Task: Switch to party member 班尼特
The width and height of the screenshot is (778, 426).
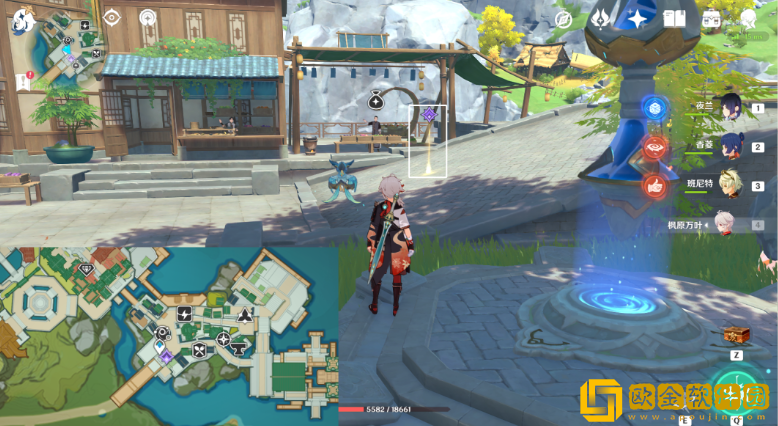Action: click(x=729, y=185)
